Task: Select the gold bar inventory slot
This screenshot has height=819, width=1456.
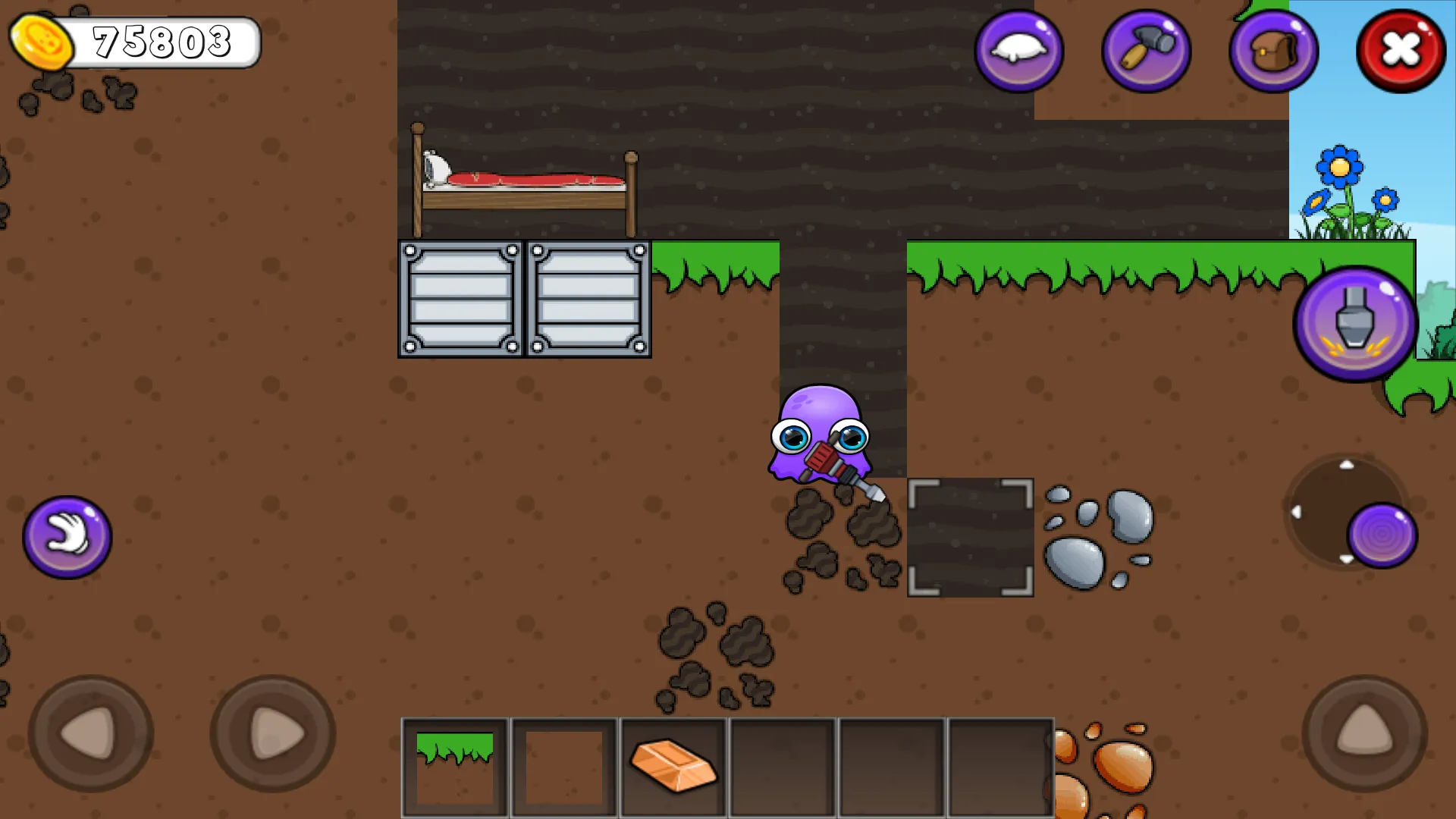Action: pyautogui.click(x=672, y=765)
